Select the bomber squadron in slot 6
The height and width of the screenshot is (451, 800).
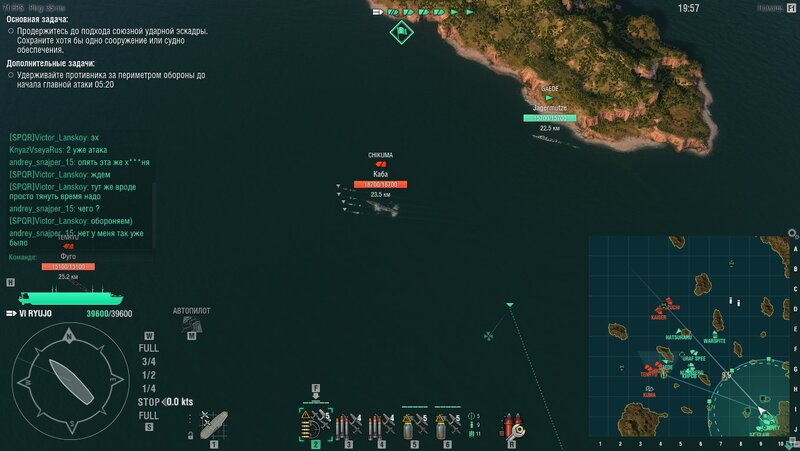click(447, 425)
